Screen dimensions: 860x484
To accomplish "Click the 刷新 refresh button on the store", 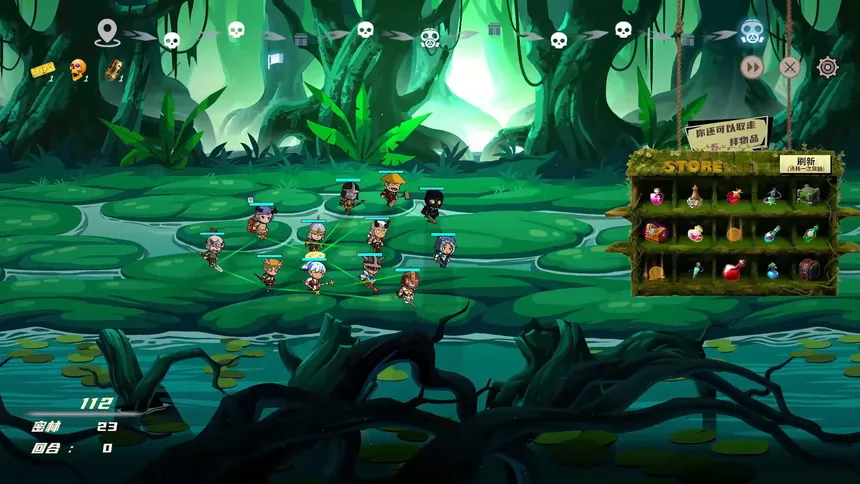I will [x=805, y=164].
